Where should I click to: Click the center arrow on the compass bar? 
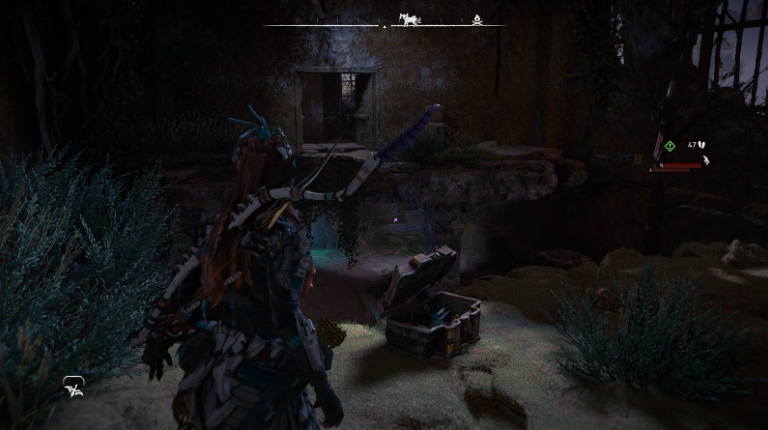click(384, 25)
